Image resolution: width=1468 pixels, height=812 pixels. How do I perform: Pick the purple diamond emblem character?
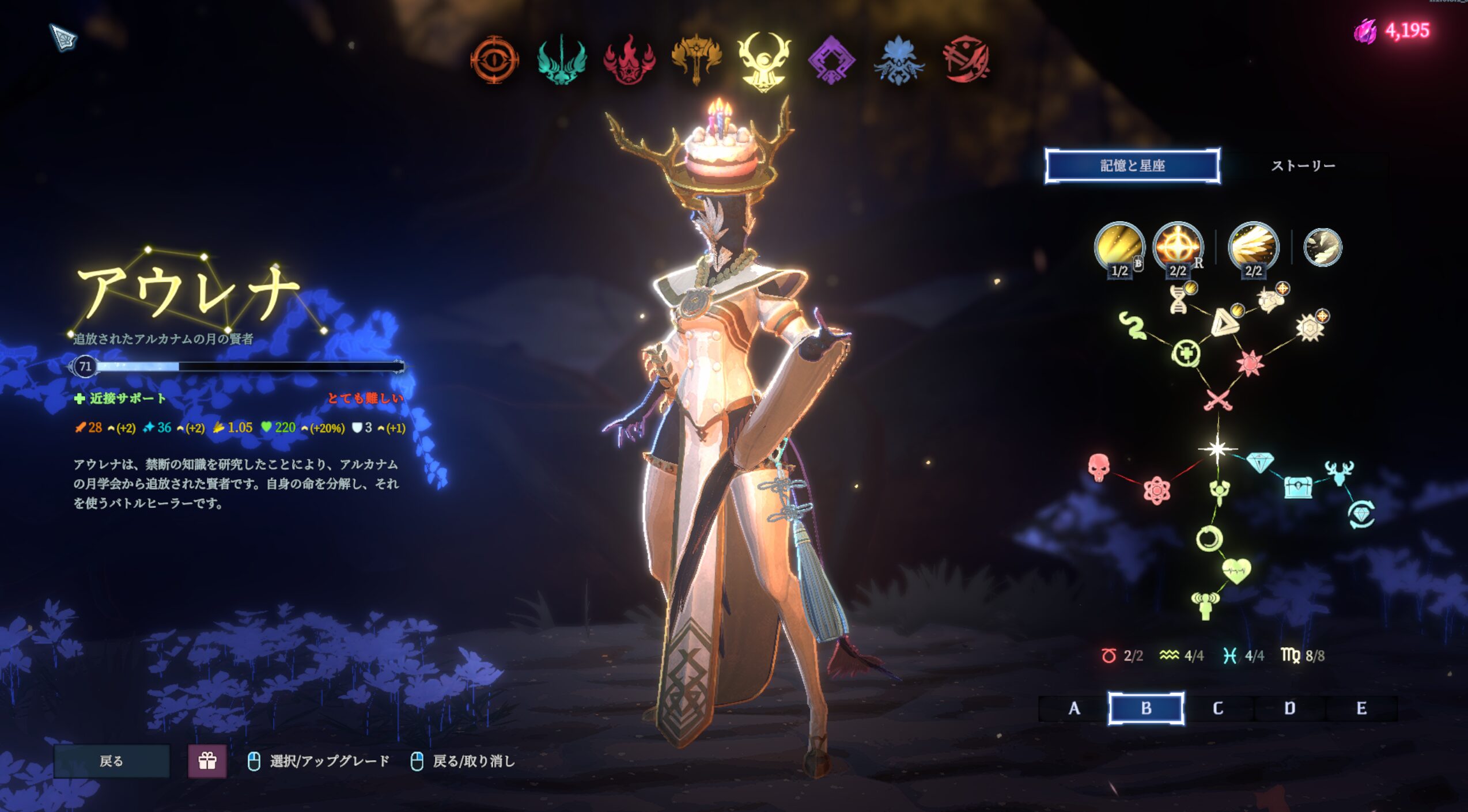click(x=831, y=60)
